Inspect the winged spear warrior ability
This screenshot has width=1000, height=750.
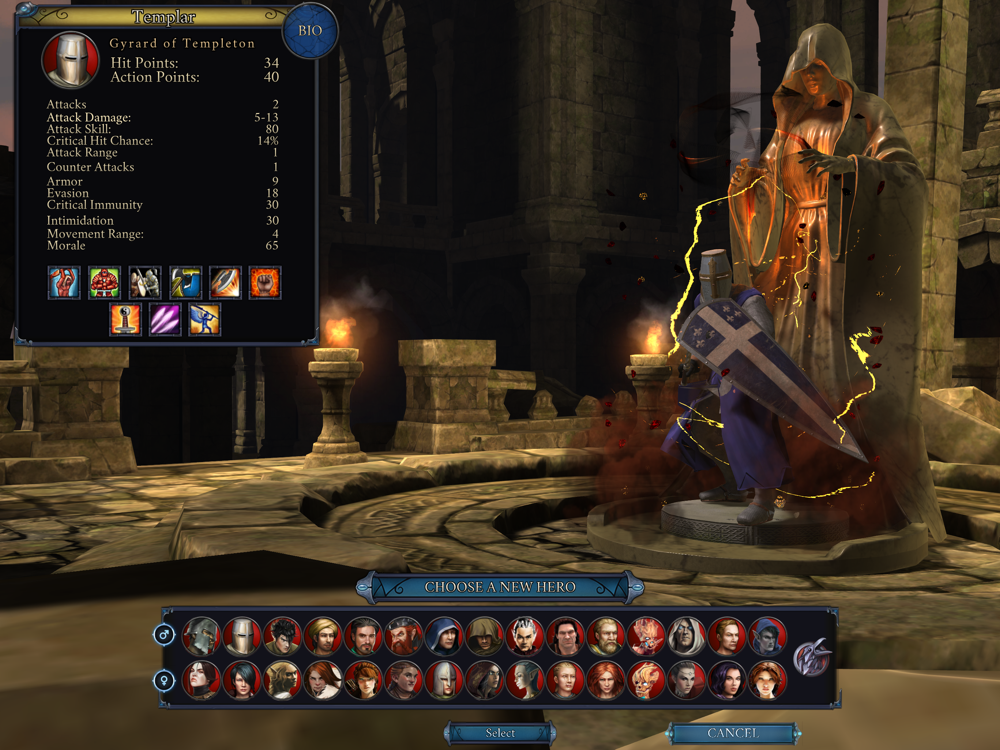click(x=205, y=320)
